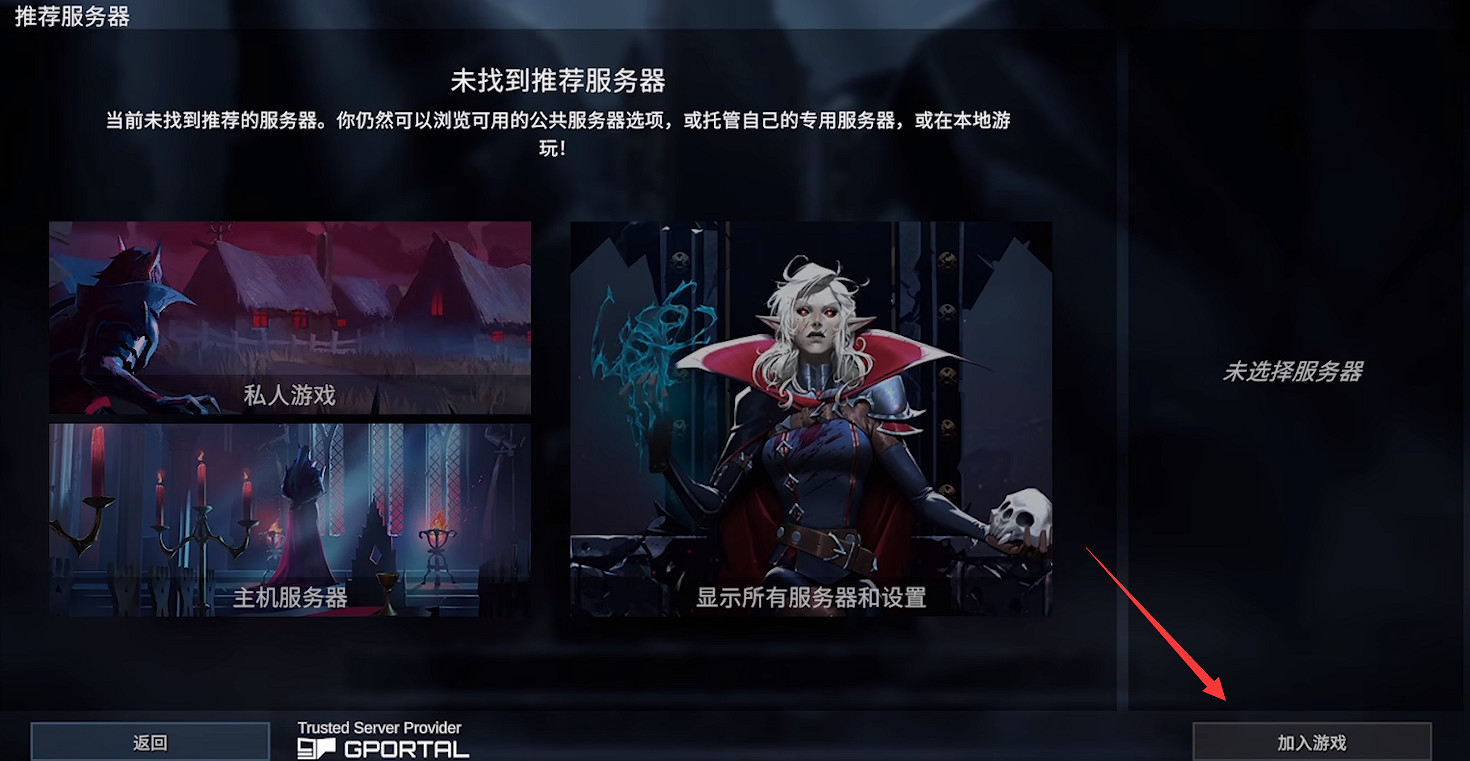This screenshot has height=761, width=1470.
Task: Open the private game (私人游戏) panel
Action: (290, 317)
